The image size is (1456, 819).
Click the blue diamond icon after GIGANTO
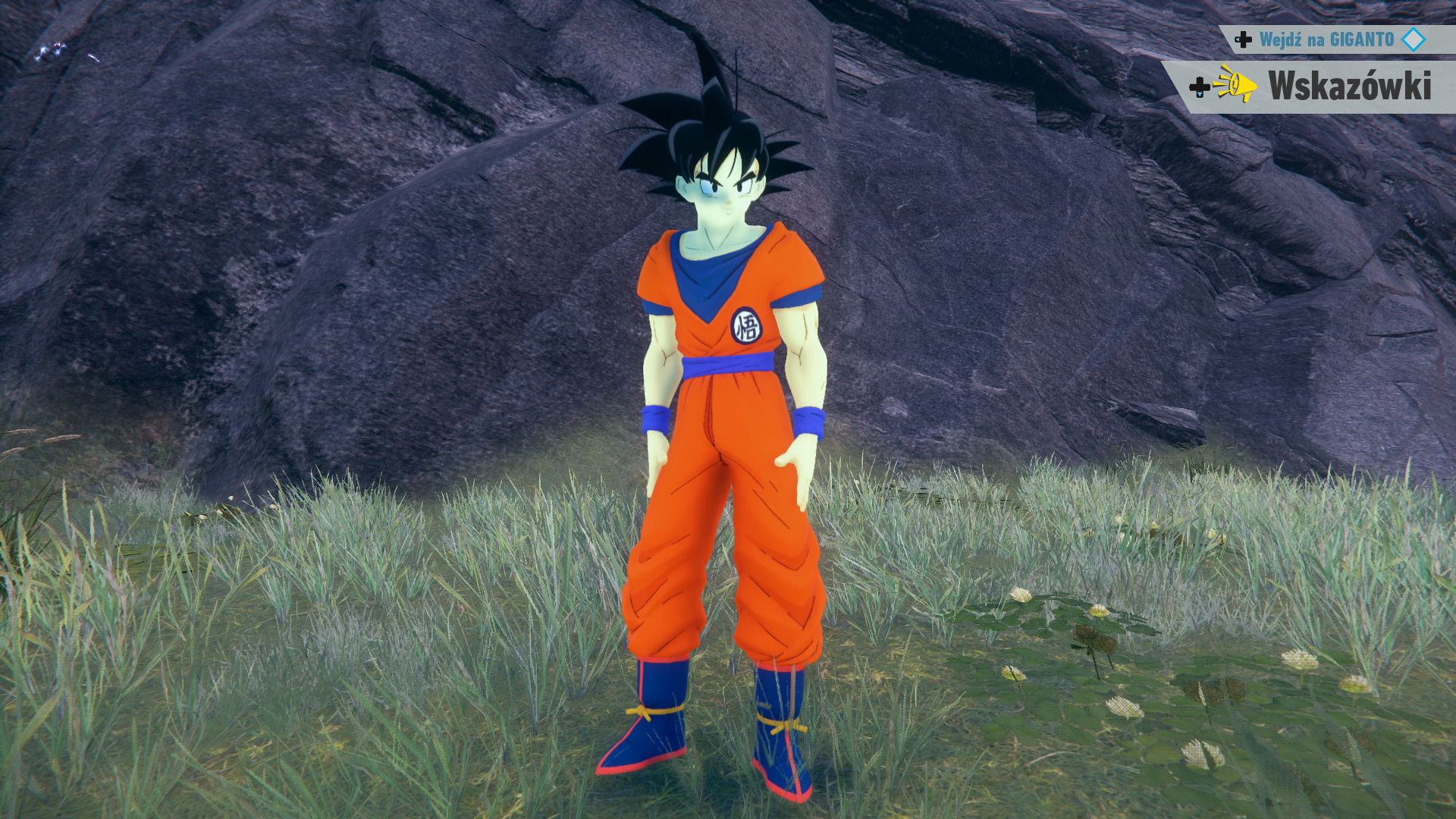point(1413,39)
